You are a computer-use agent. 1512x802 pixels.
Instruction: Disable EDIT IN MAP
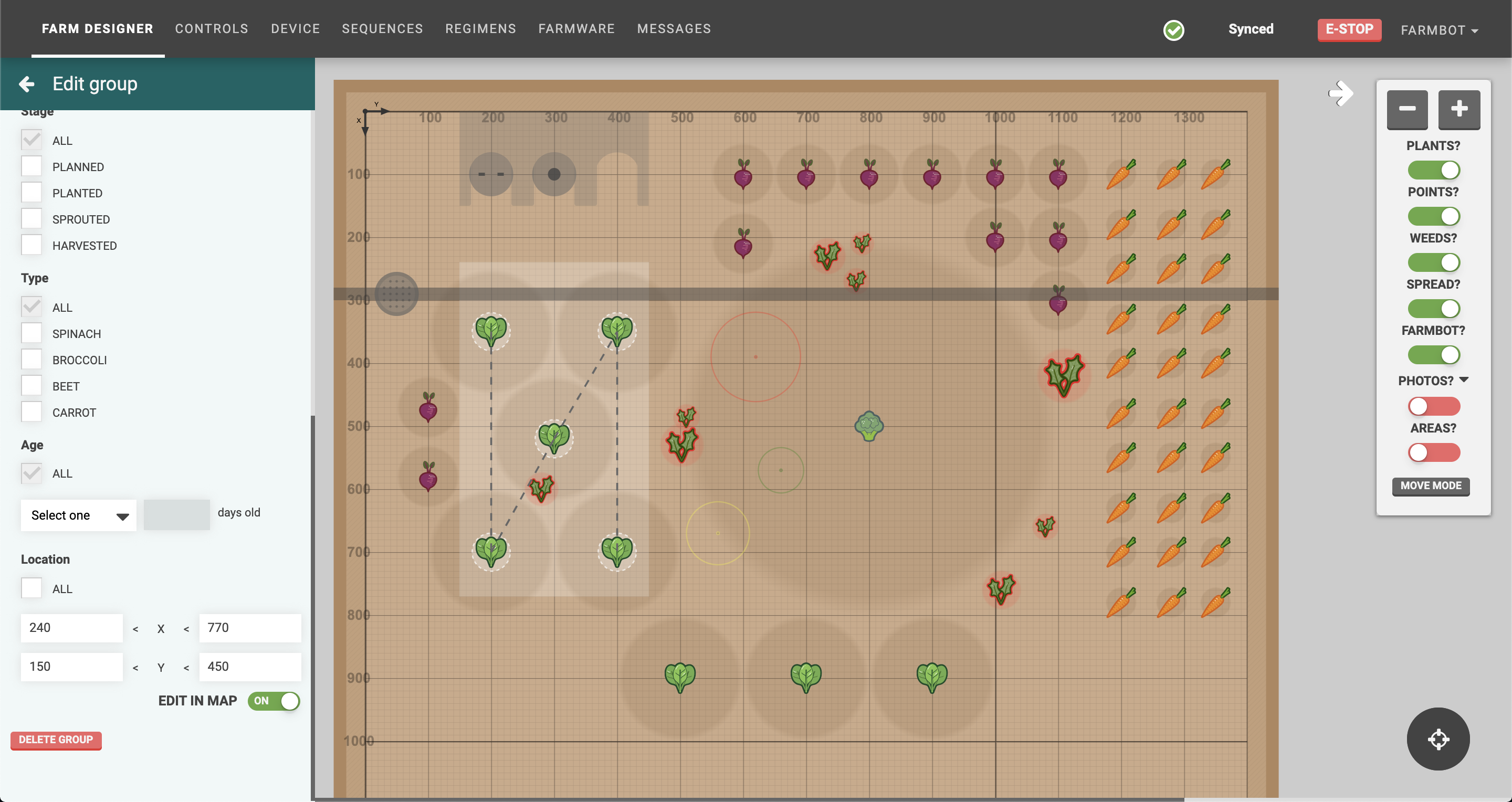pyautogui.click(x=274, y=701)
